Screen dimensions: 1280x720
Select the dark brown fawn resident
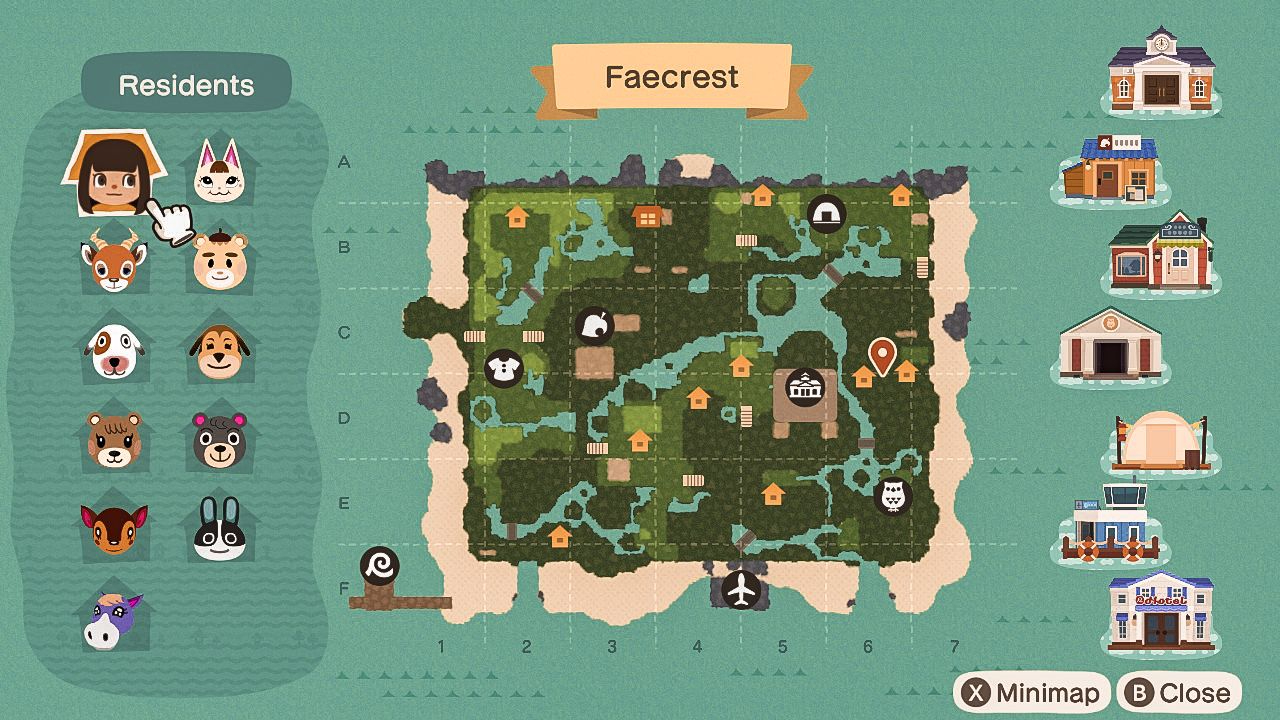pos(113,530)
